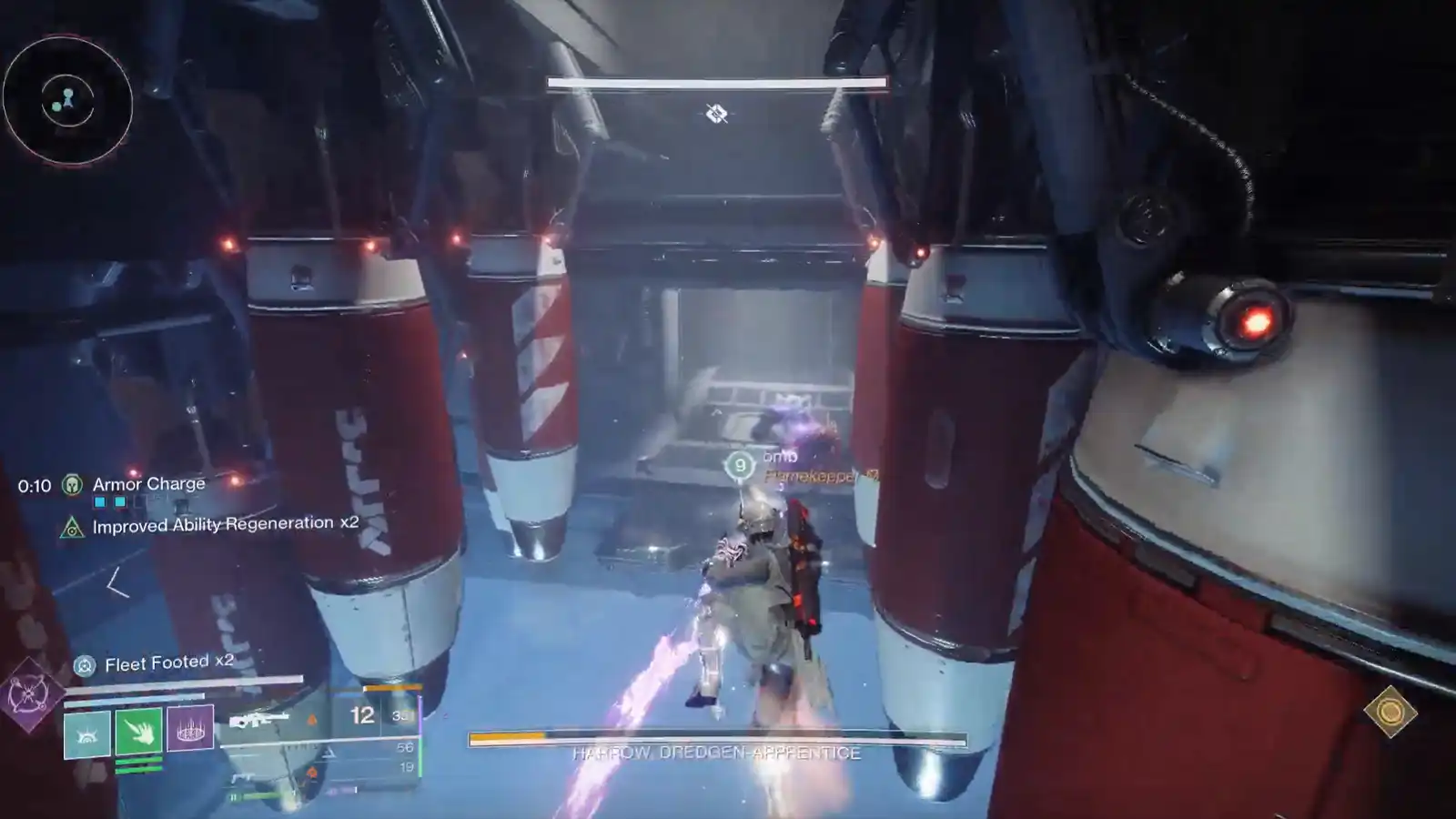This screenshot has height=819, width=1456.
Task: Select the green melee ability icon
Action: pyautogui.click(x=139, y=731)
